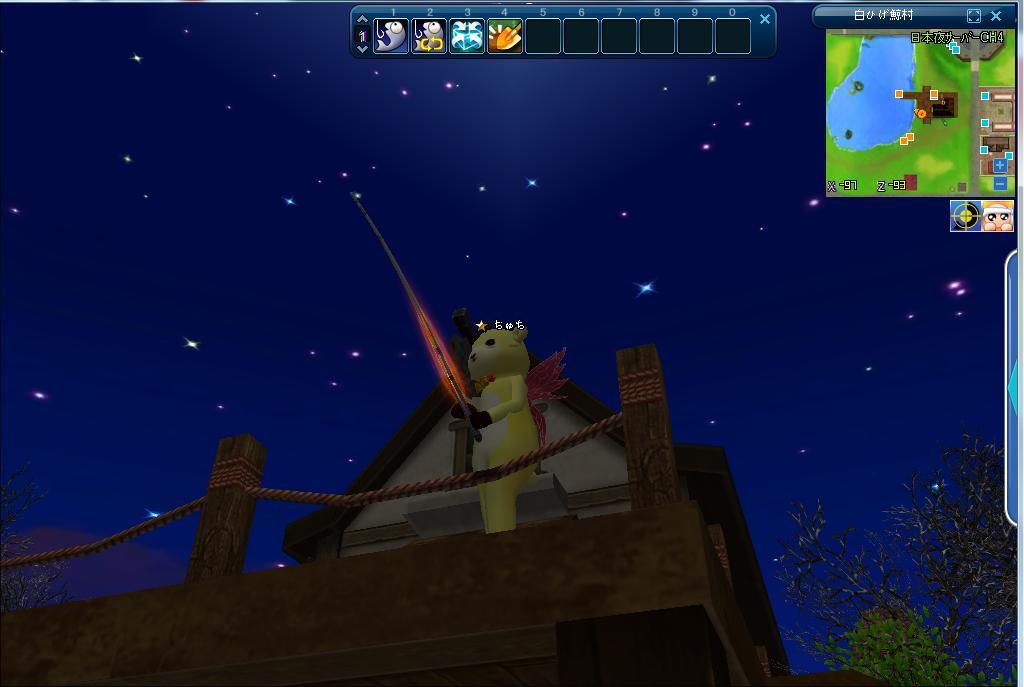Zoom in the minimap with plus button
The height and width of the screenshot is (687, 1024).
pos(1000,165)
